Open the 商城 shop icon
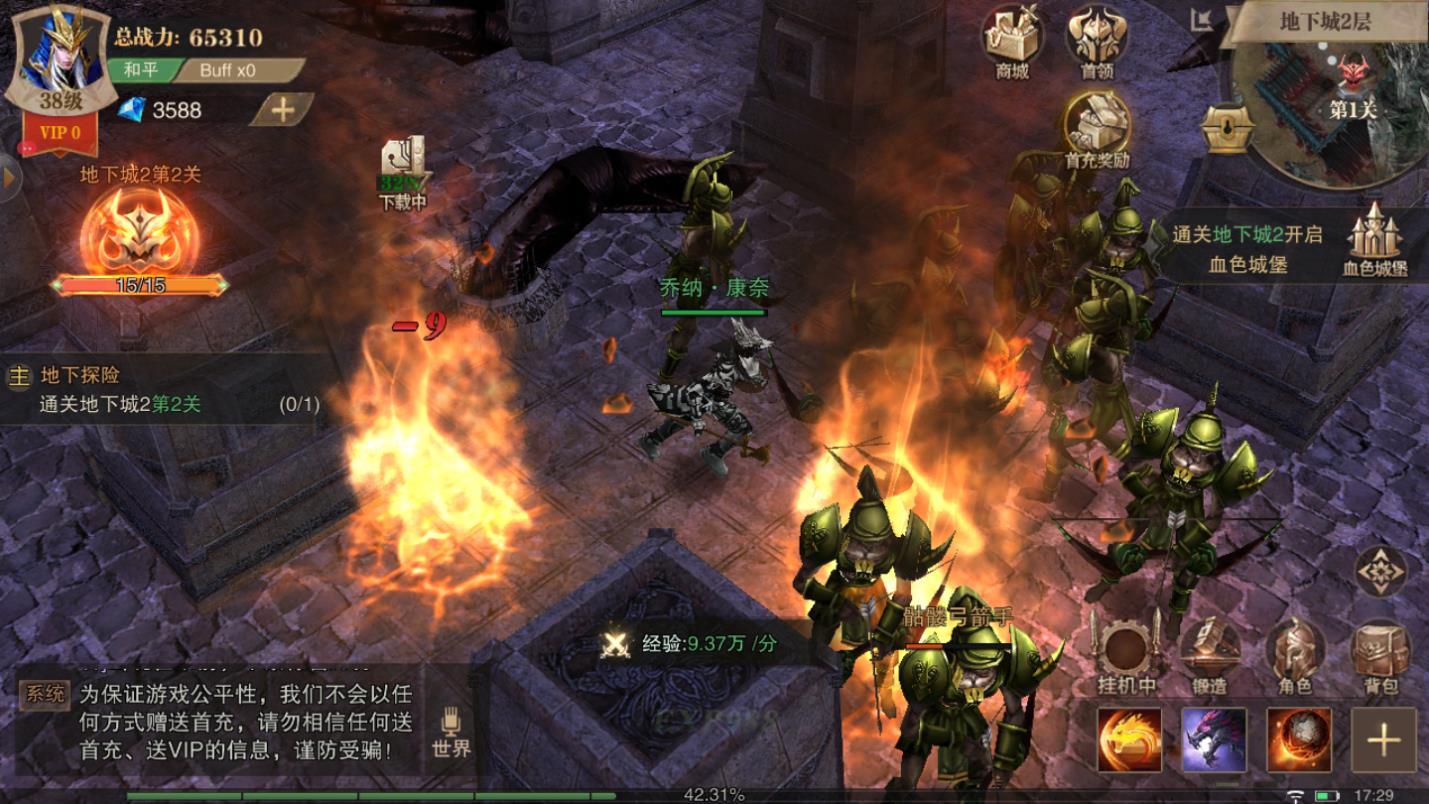The image size is (1429, 804). [x=1012, y=41]
